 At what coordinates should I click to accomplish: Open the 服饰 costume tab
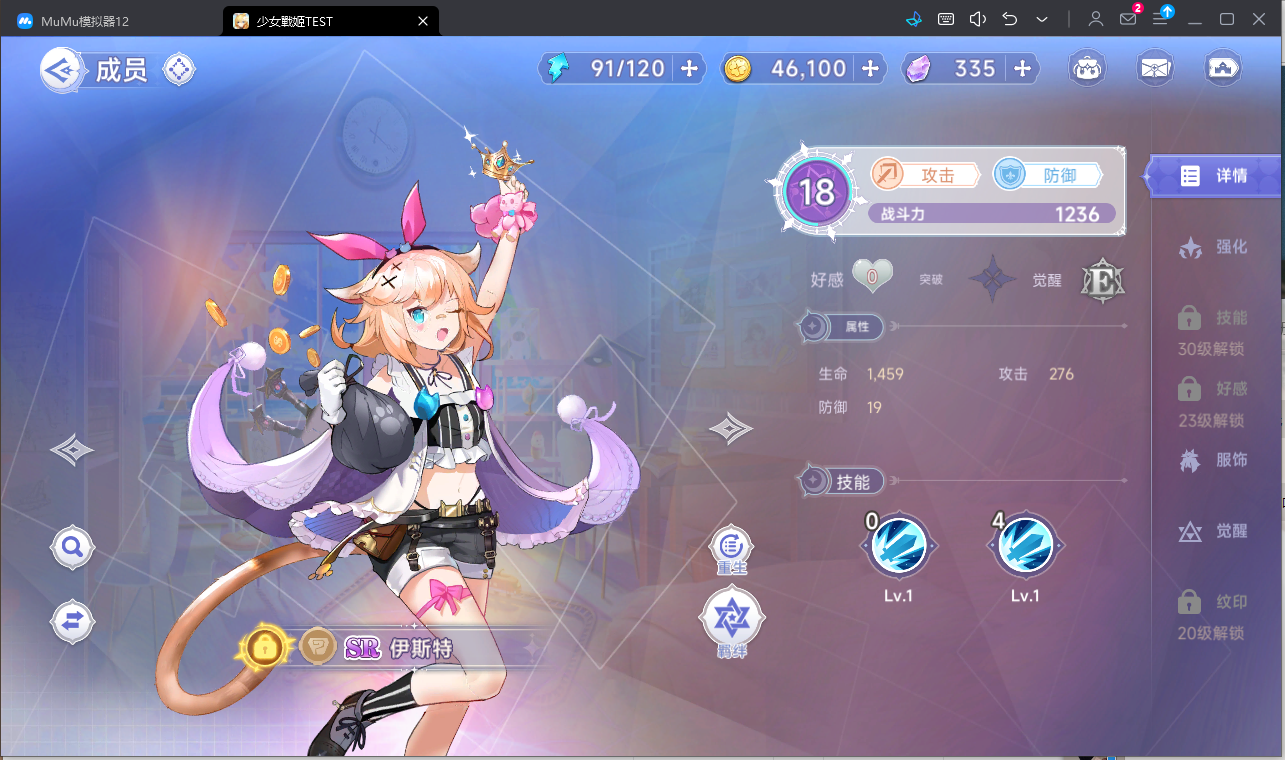point(1214,460)
